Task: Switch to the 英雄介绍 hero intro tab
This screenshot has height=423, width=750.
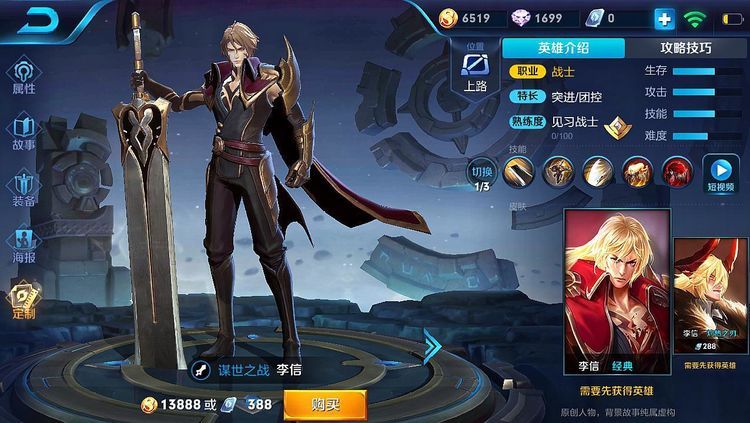Action: 563,48
